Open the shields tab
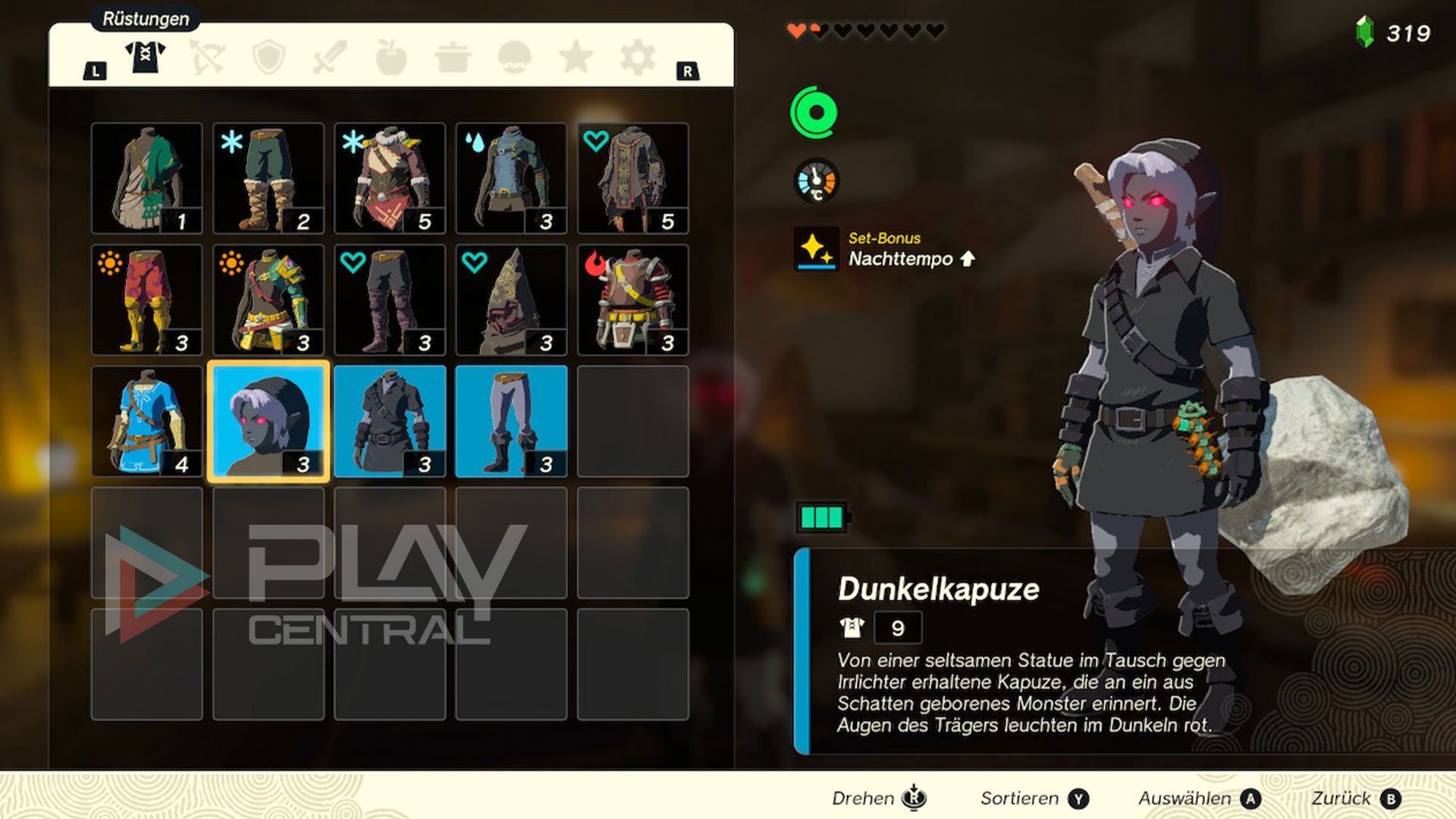Screen dimensions: 1456x819 (x=268, y=57)
